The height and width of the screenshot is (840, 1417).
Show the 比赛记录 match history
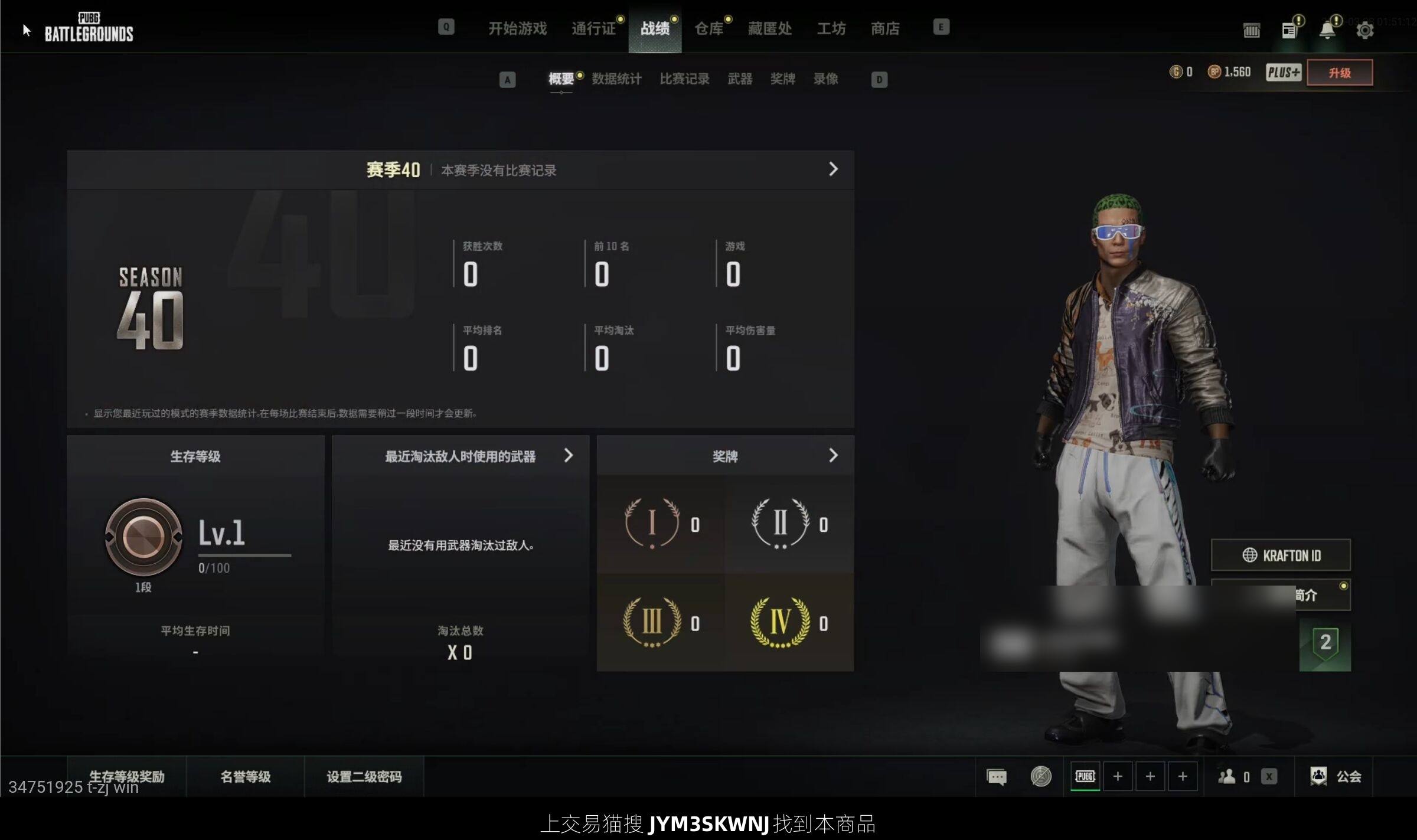[x=684, y=79]
